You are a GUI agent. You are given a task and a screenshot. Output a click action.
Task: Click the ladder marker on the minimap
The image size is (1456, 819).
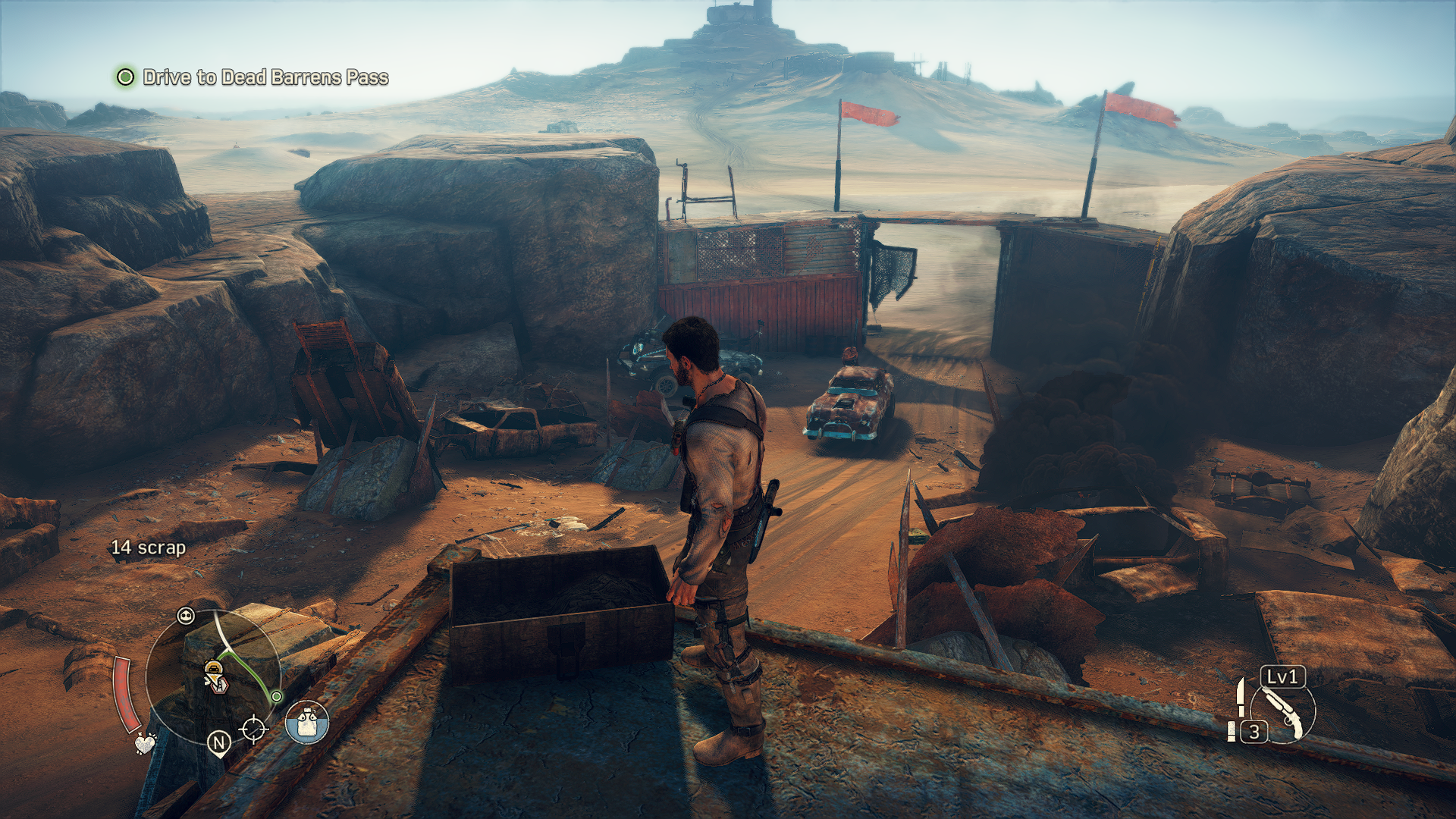[221, 685]
